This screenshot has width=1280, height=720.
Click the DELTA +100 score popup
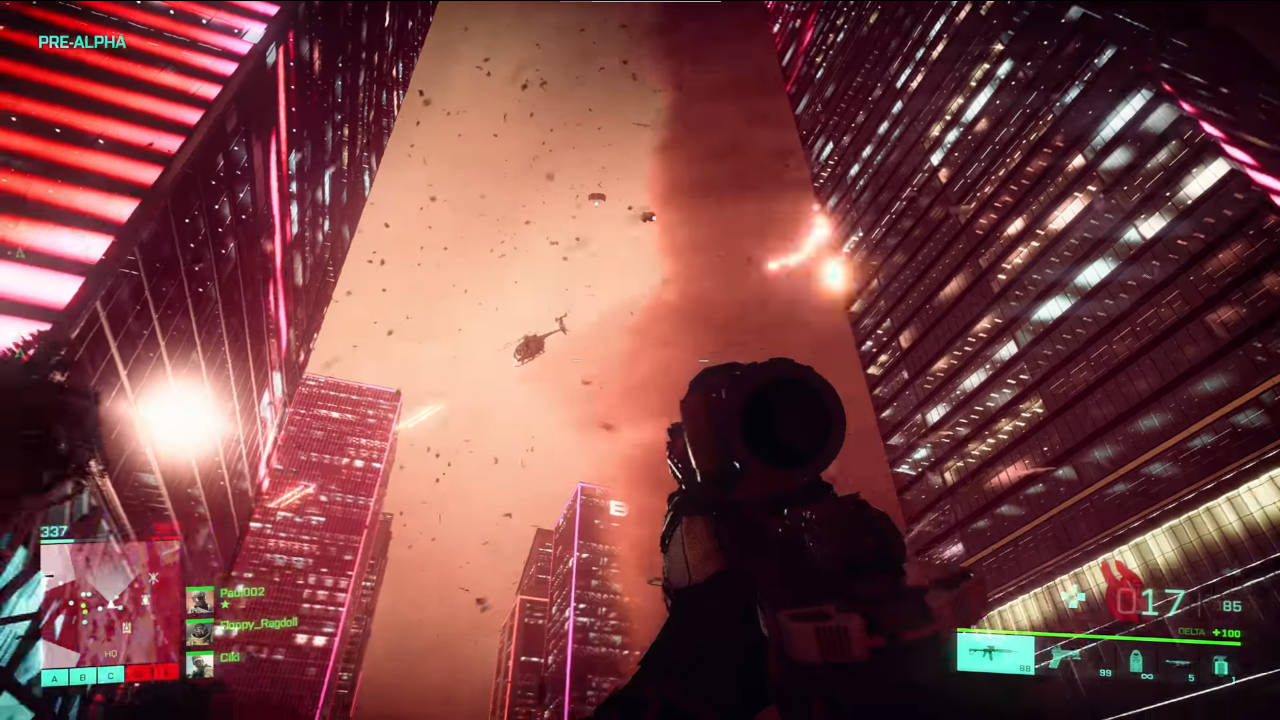(1208, 632)
